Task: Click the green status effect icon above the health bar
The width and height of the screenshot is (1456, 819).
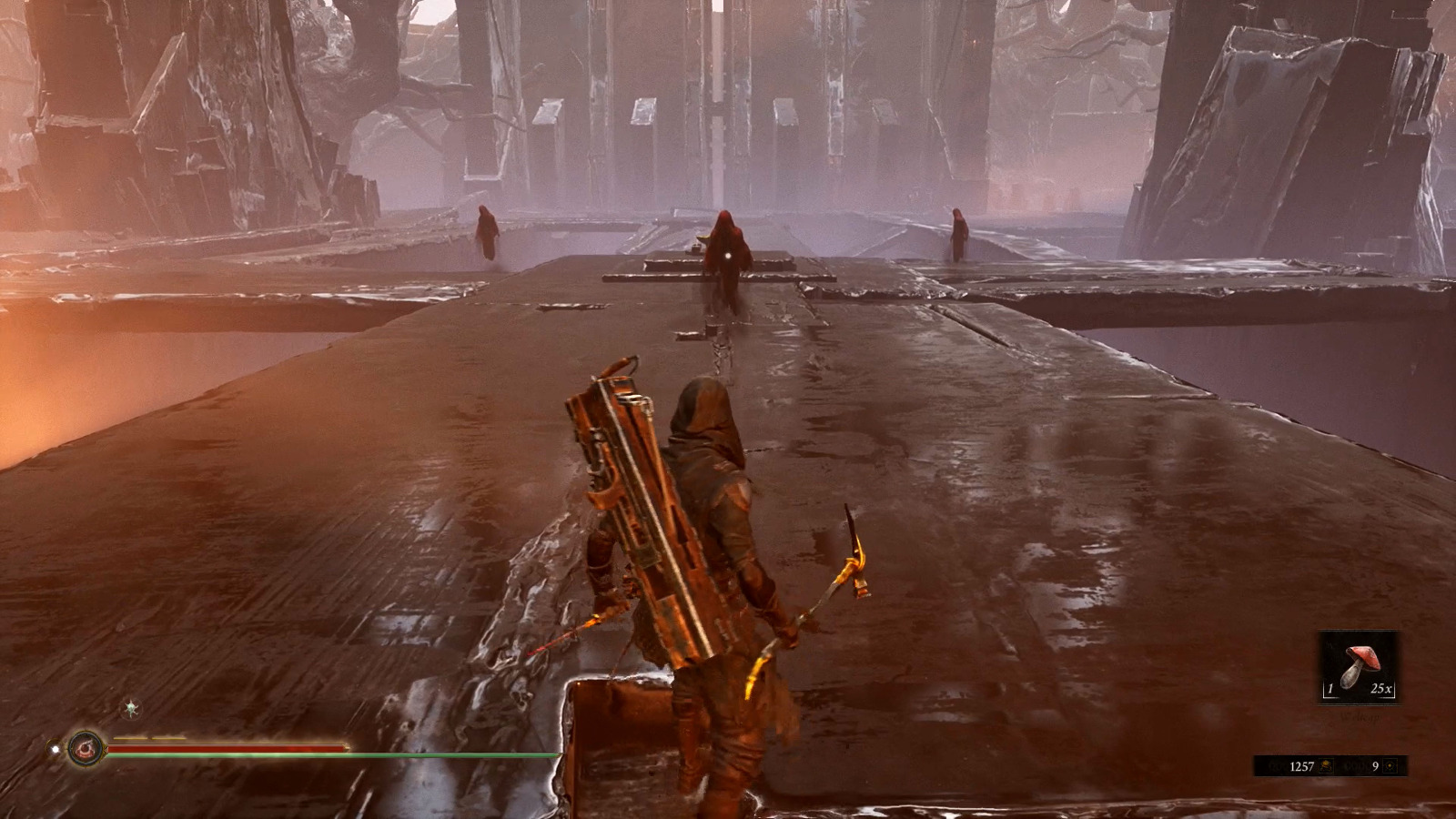Action: pos(131,708)
